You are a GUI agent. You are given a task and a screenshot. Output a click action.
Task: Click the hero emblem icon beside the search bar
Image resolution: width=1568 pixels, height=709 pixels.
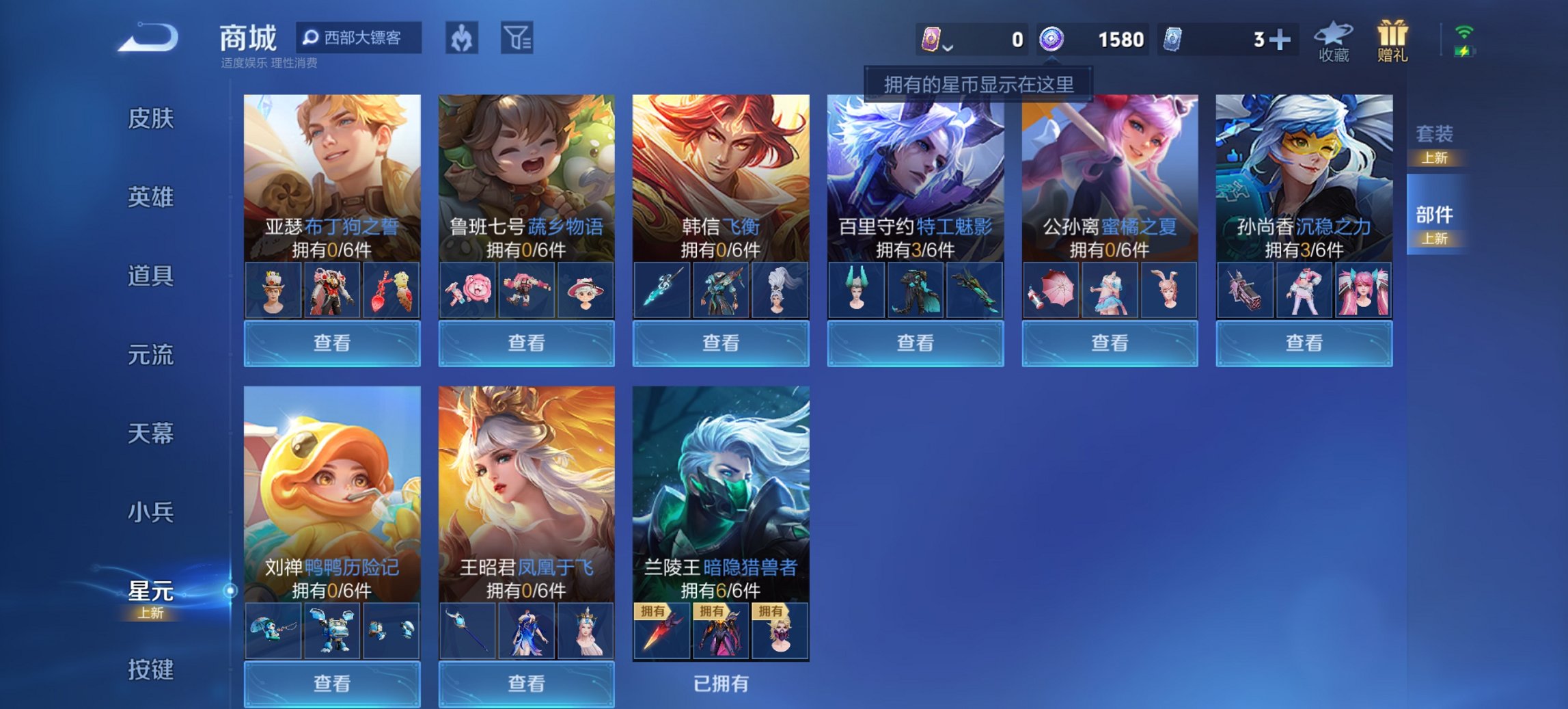pos(460,39)
